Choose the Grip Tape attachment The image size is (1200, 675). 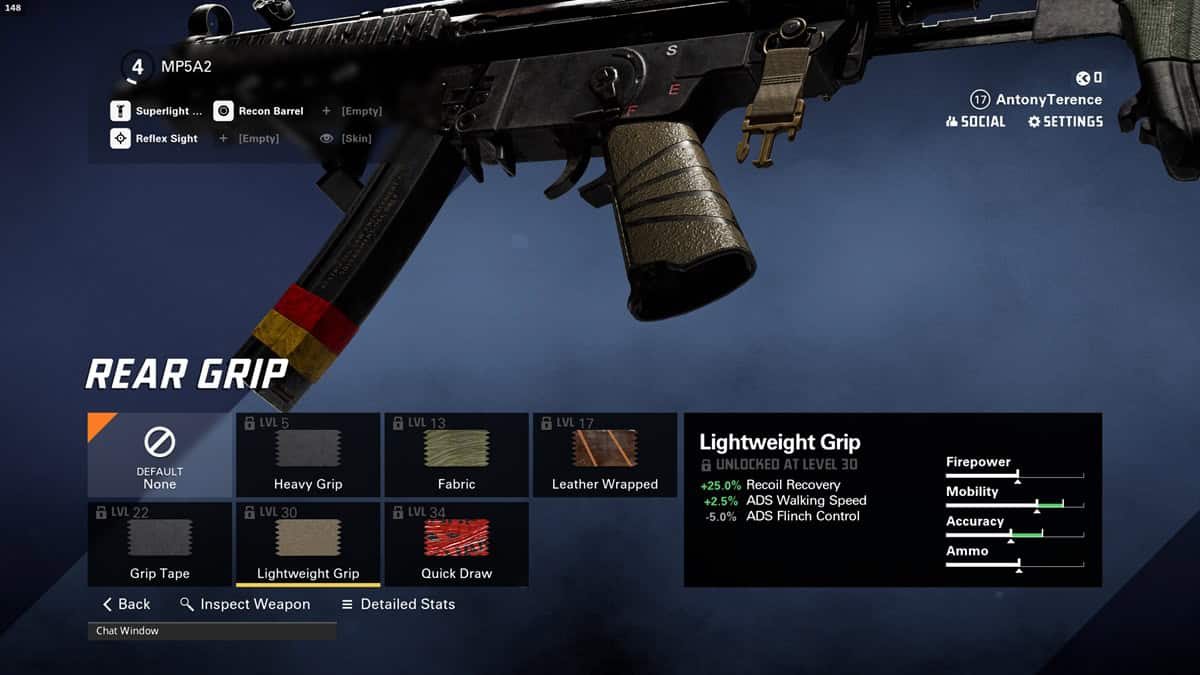point(159,544)
